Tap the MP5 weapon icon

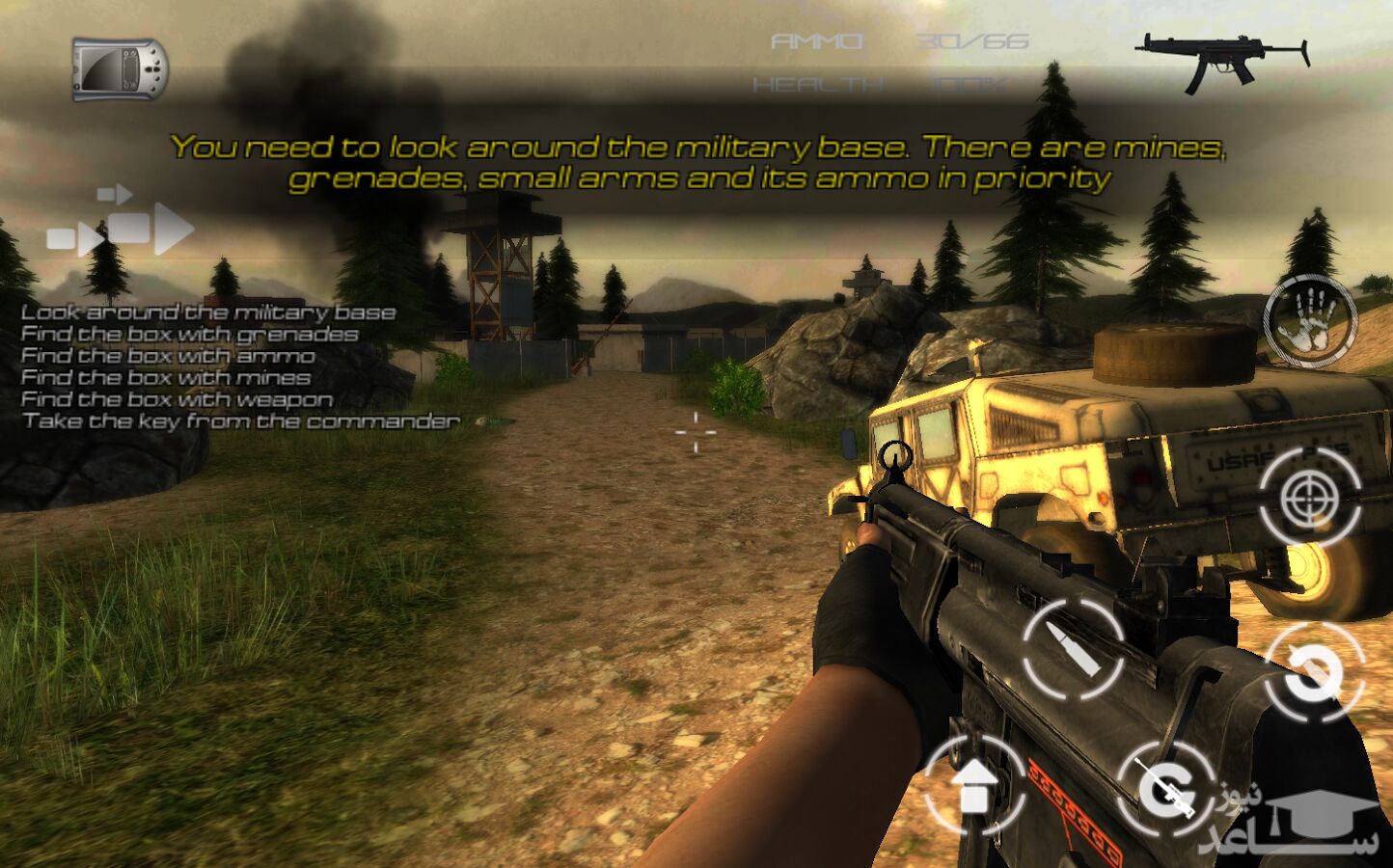[1222, 61]
